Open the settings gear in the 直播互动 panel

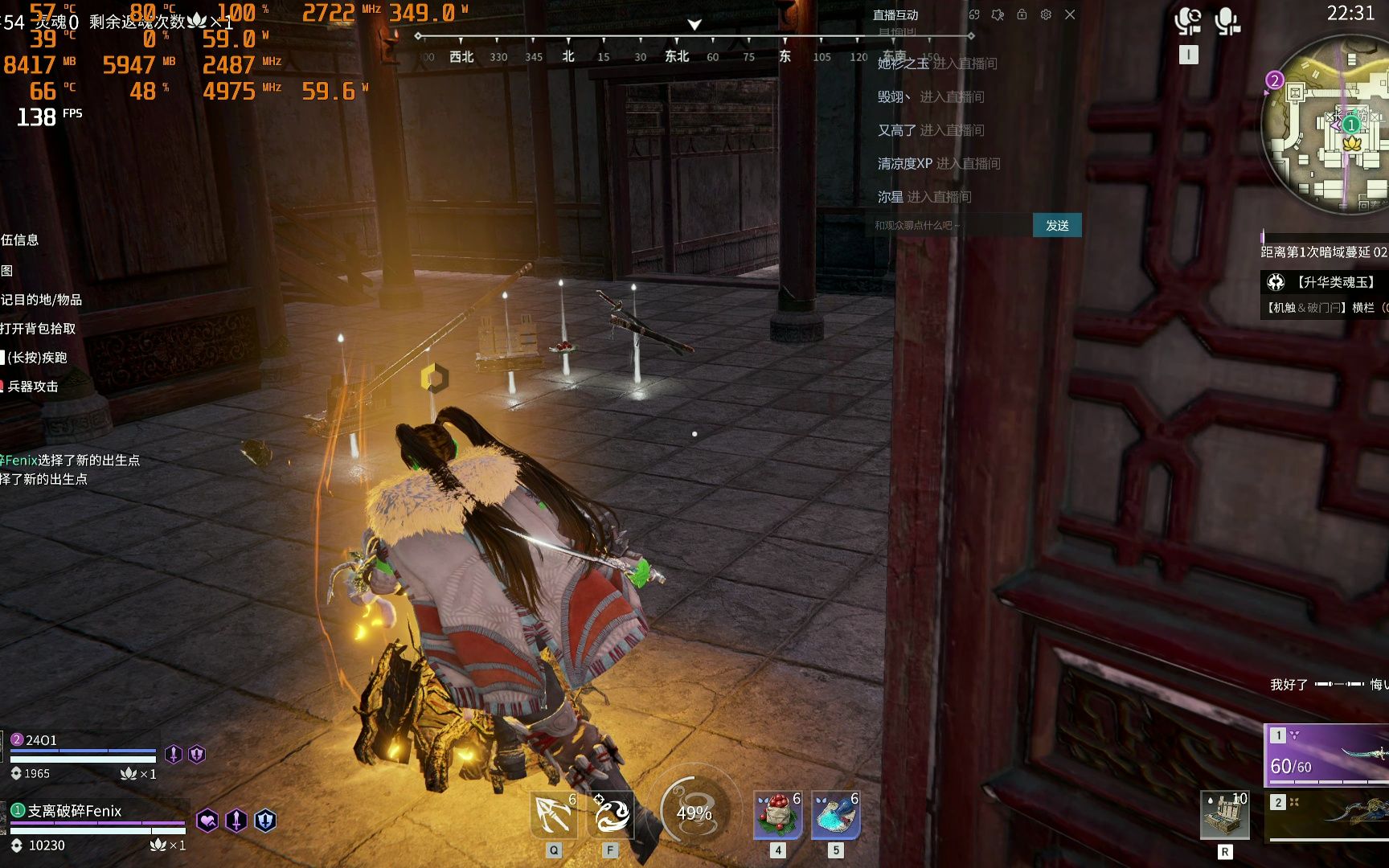1046,14
